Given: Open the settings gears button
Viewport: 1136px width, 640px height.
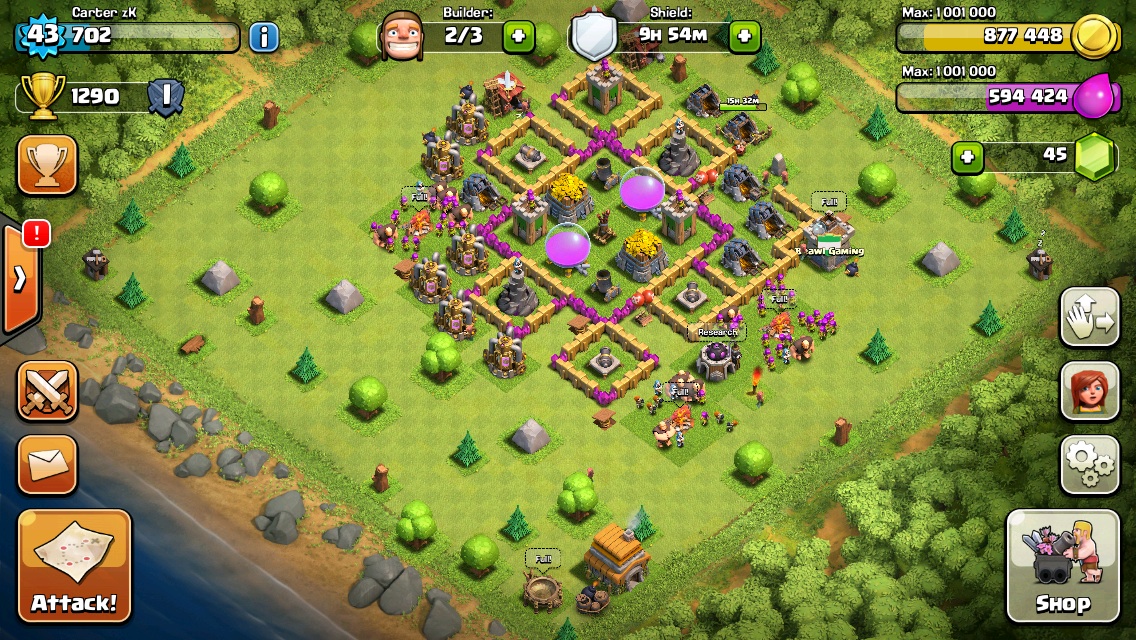Looking at the screenshot, I should click(1089, 464).
